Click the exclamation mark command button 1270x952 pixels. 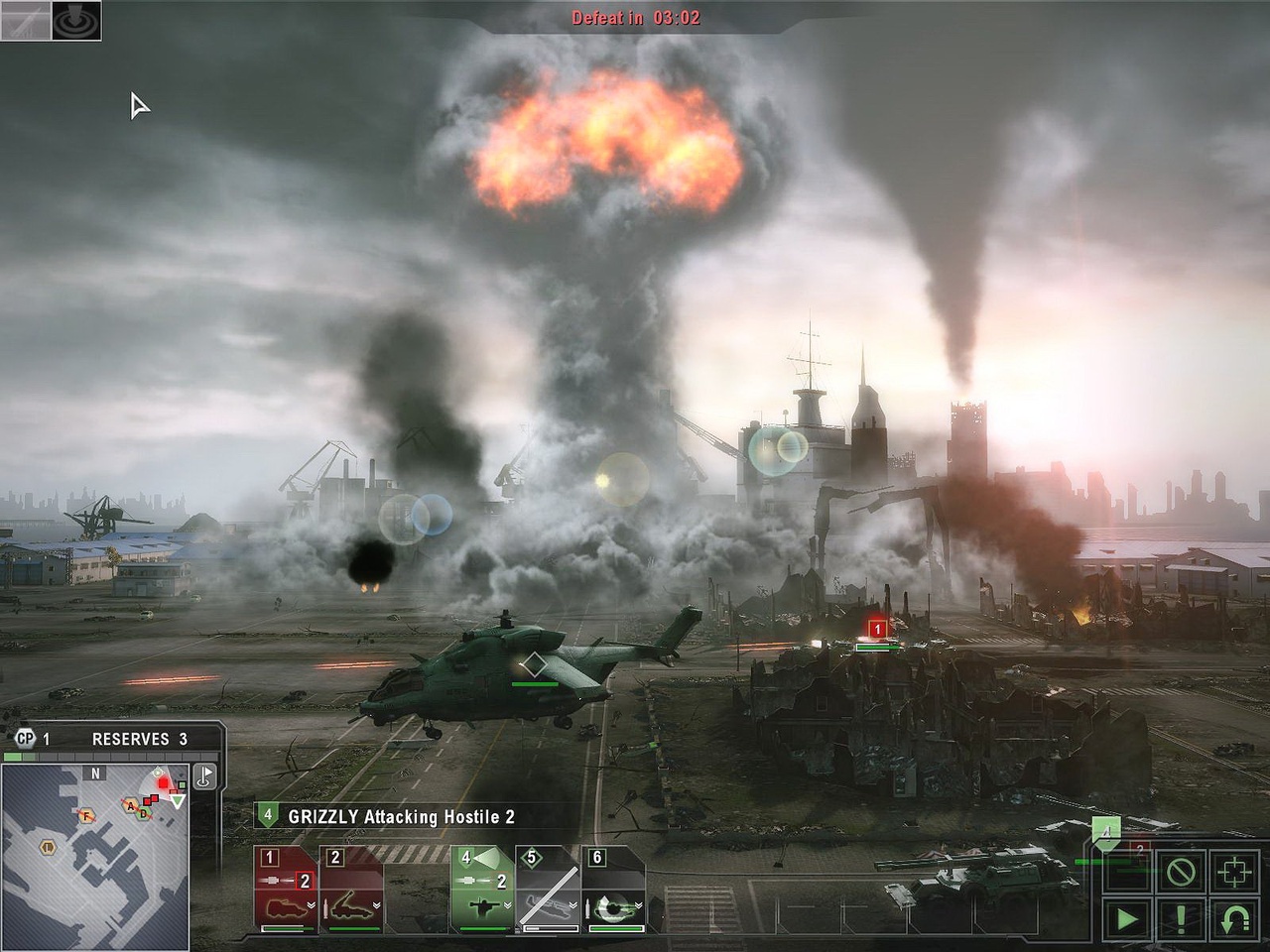point(1181,918)
